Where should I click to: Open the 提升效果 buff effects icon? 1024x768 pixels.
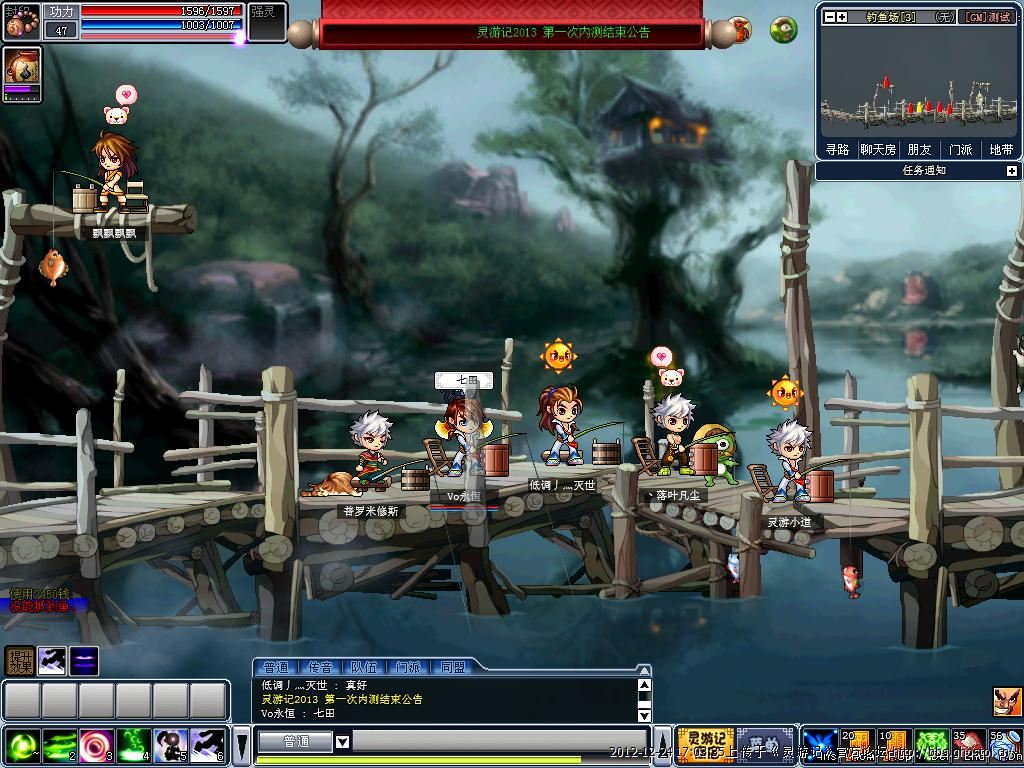point(19,660)
